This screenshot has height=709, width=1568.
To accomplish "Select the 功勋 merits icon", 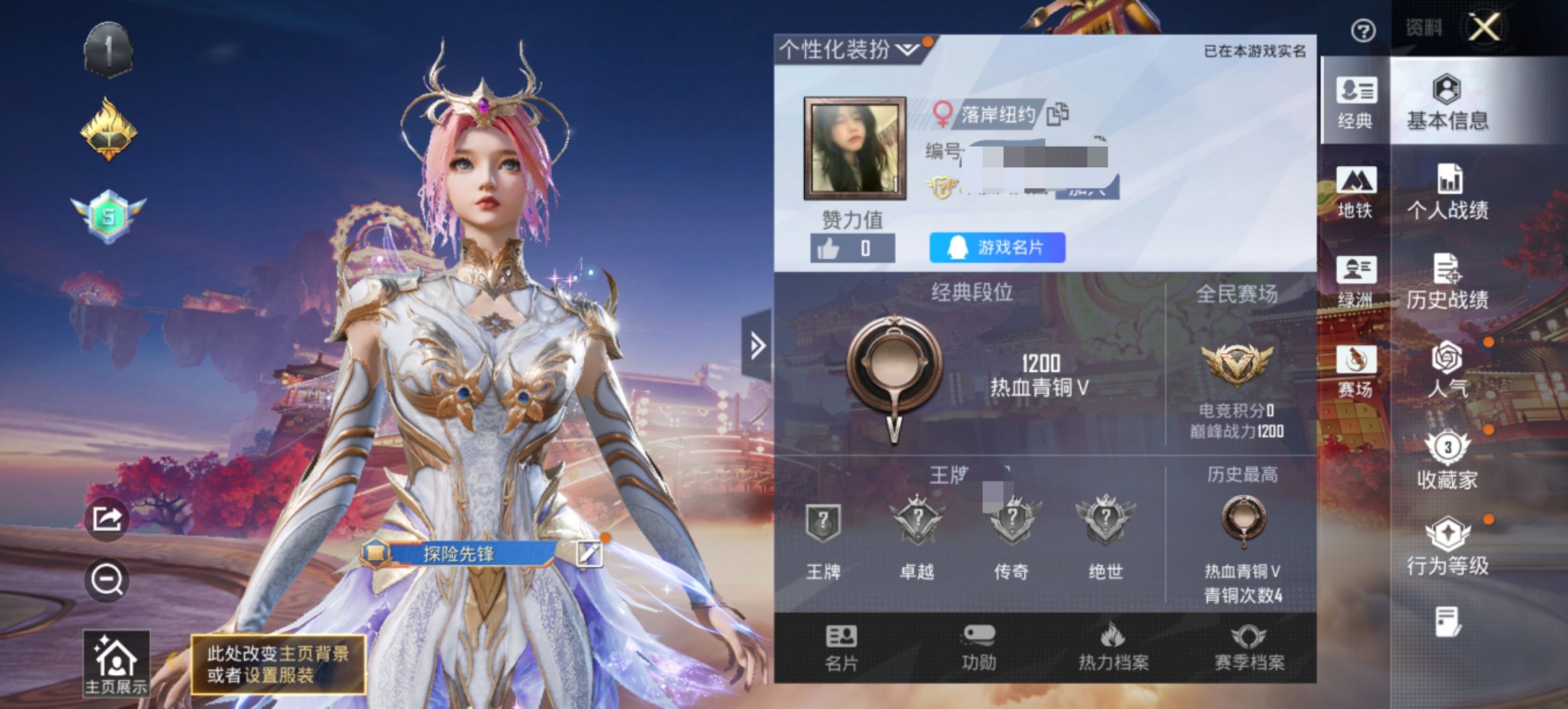I will click(980, 648).
